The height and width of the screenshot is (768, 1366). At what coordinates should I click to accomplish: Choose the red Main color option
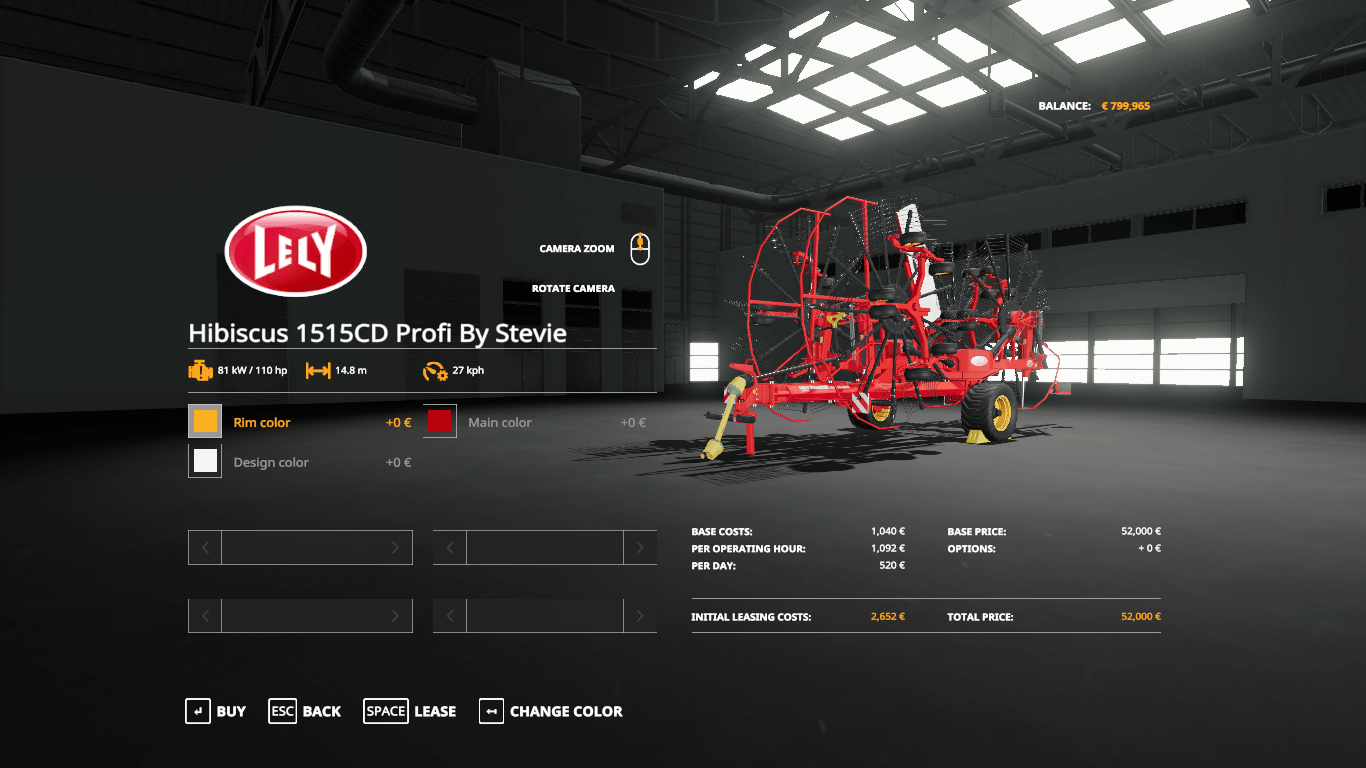(440, 422)
